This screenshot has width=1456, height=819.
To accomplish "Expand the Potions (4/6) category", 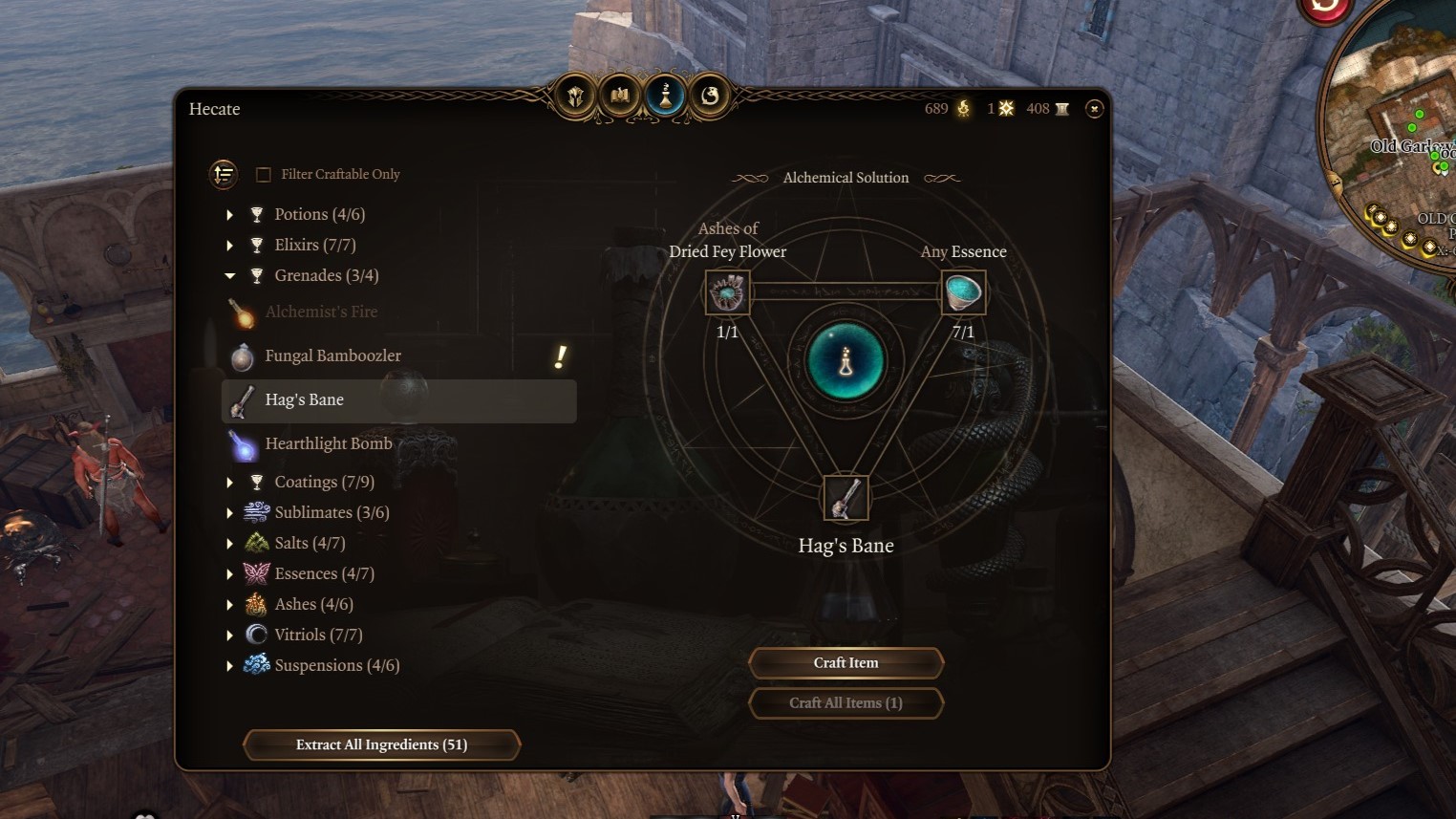I will pyautogui.click(x=229, y=214).
